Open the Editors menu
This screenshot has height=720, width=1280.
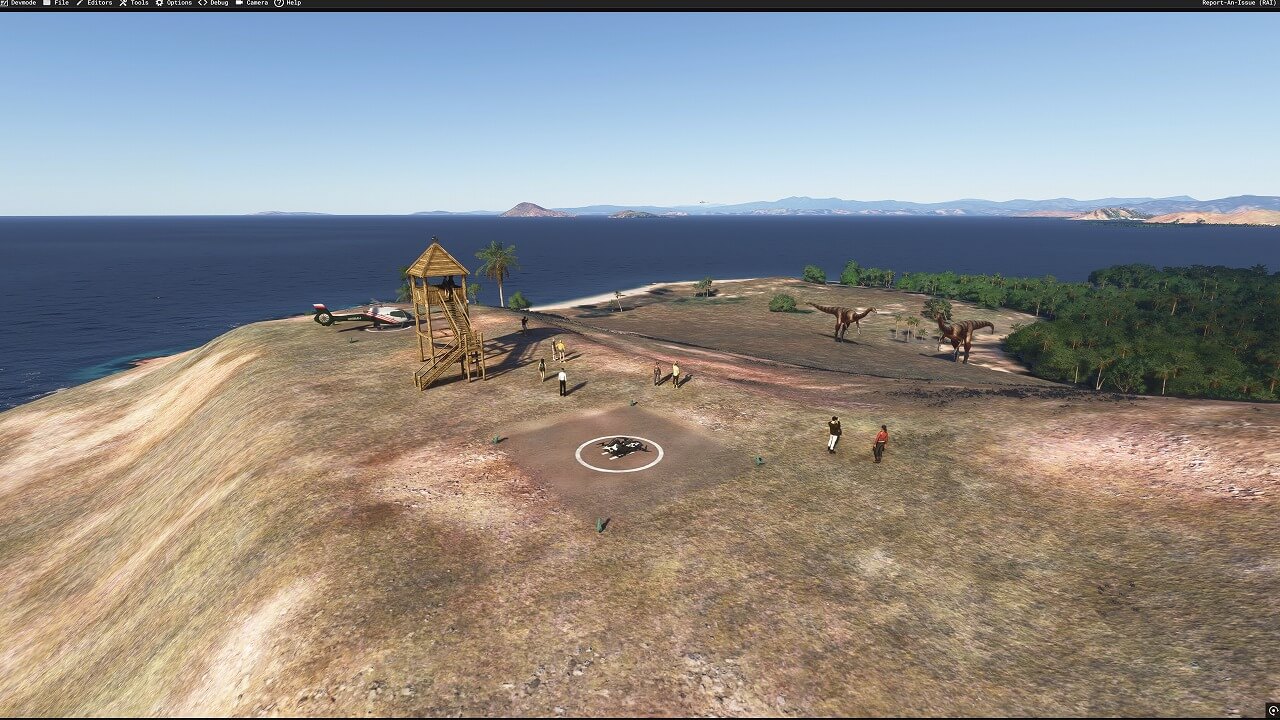click(x=95, y=3)
